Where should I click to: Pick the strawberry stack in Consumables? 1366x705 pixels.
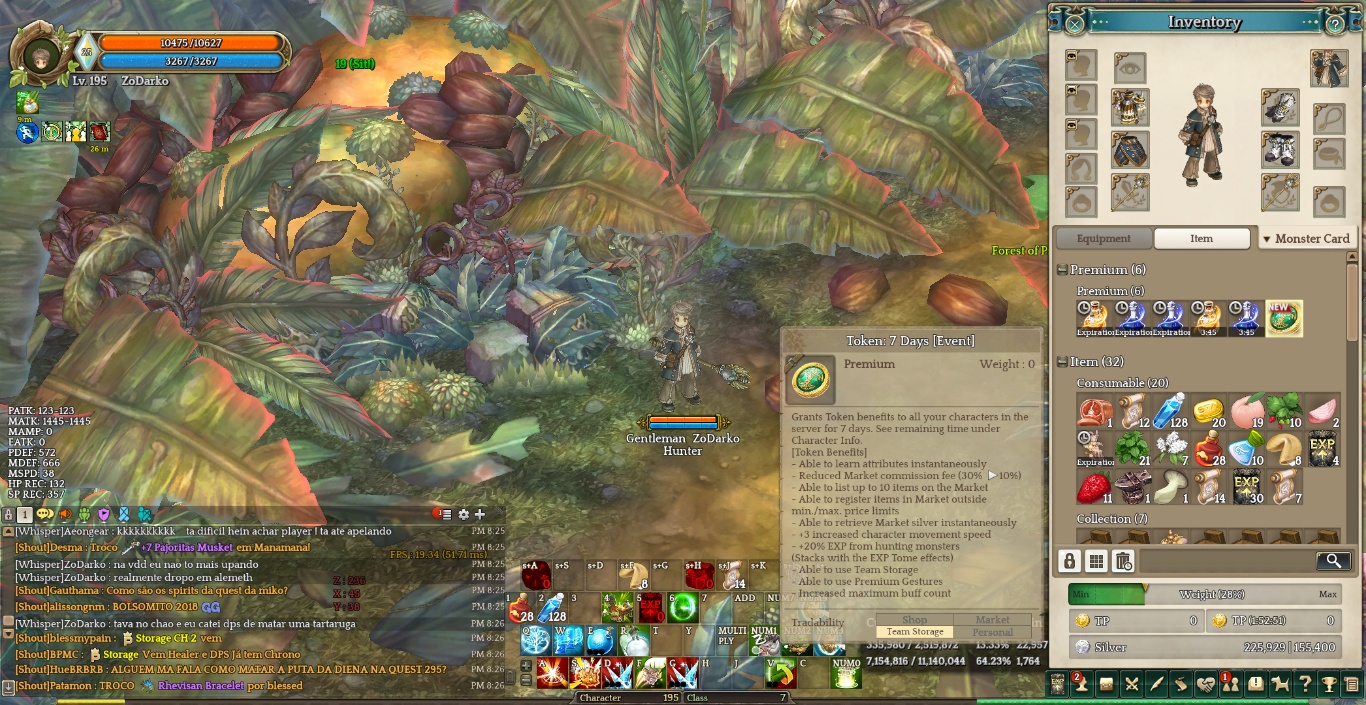pos(1095,487)
